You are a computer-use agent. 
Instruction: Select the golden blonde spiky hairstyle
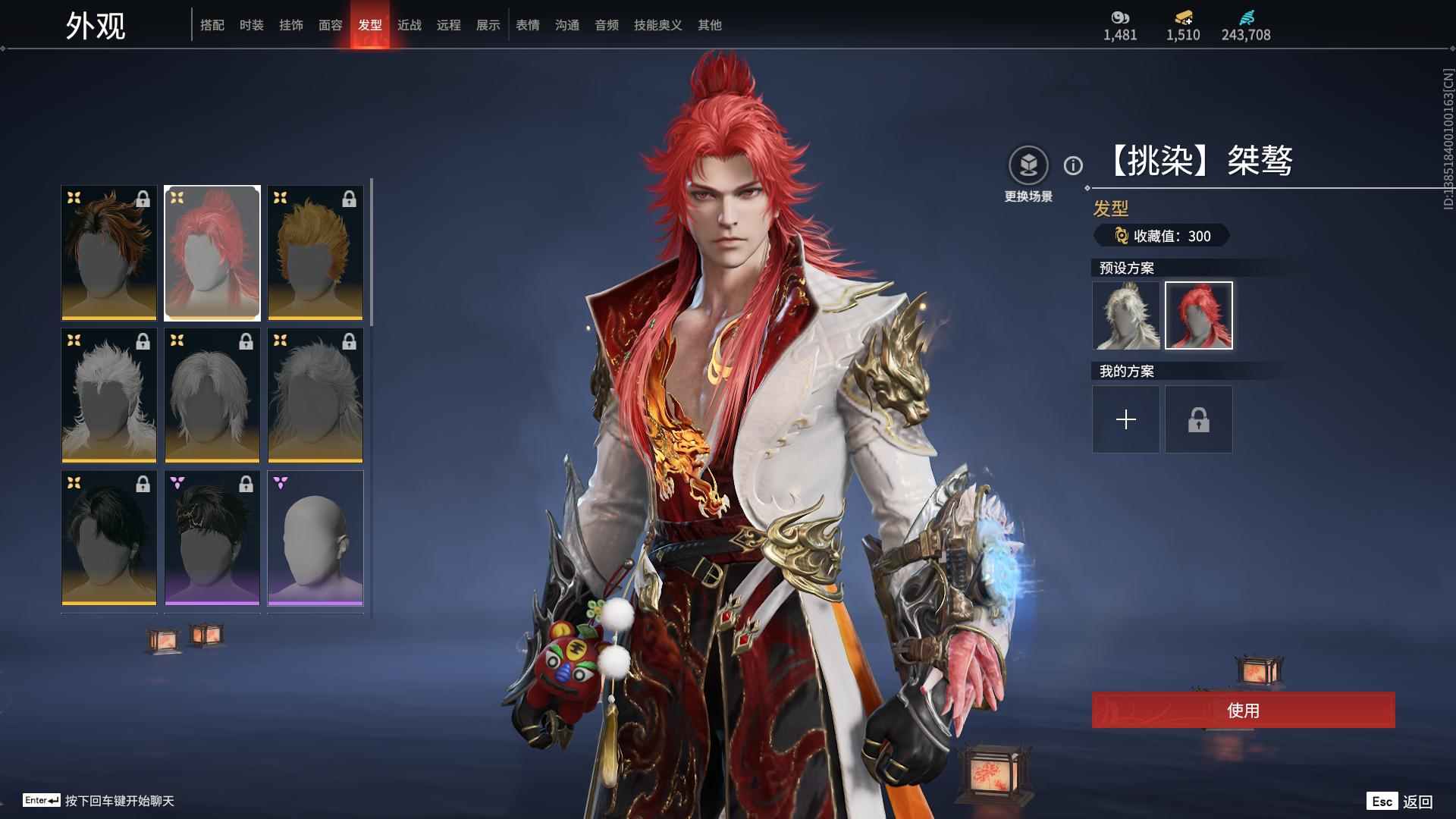coord(315,253)
